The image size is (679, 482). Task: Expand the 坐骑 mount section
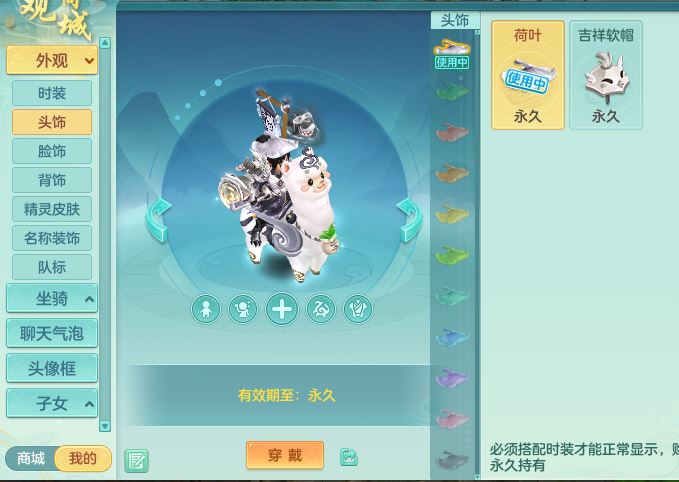(x=52, y=298)
